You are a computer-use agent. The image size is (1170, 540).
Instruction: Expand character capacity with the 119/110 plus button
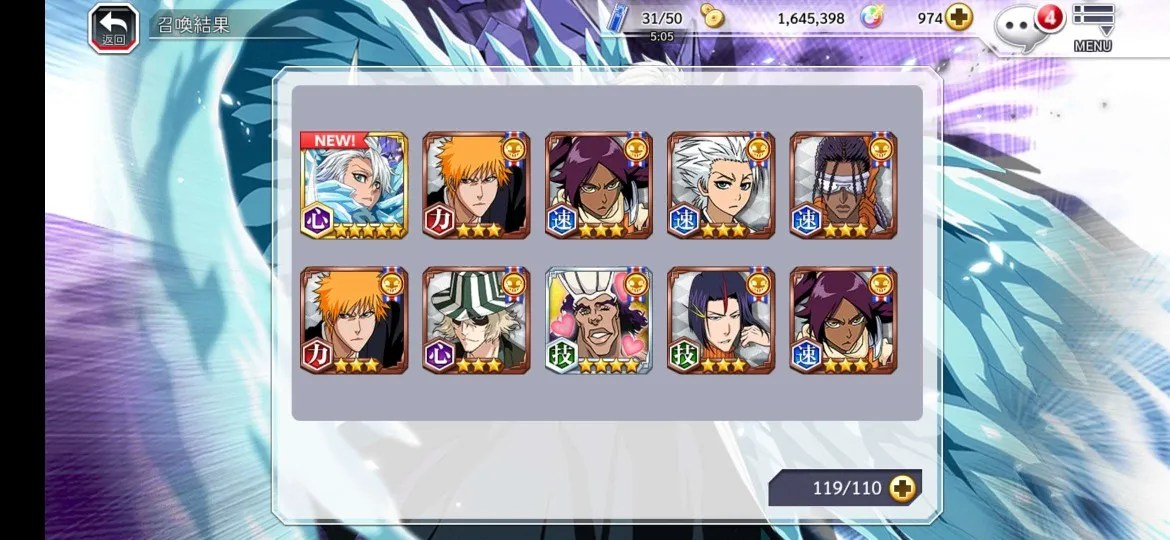(902, 488)
